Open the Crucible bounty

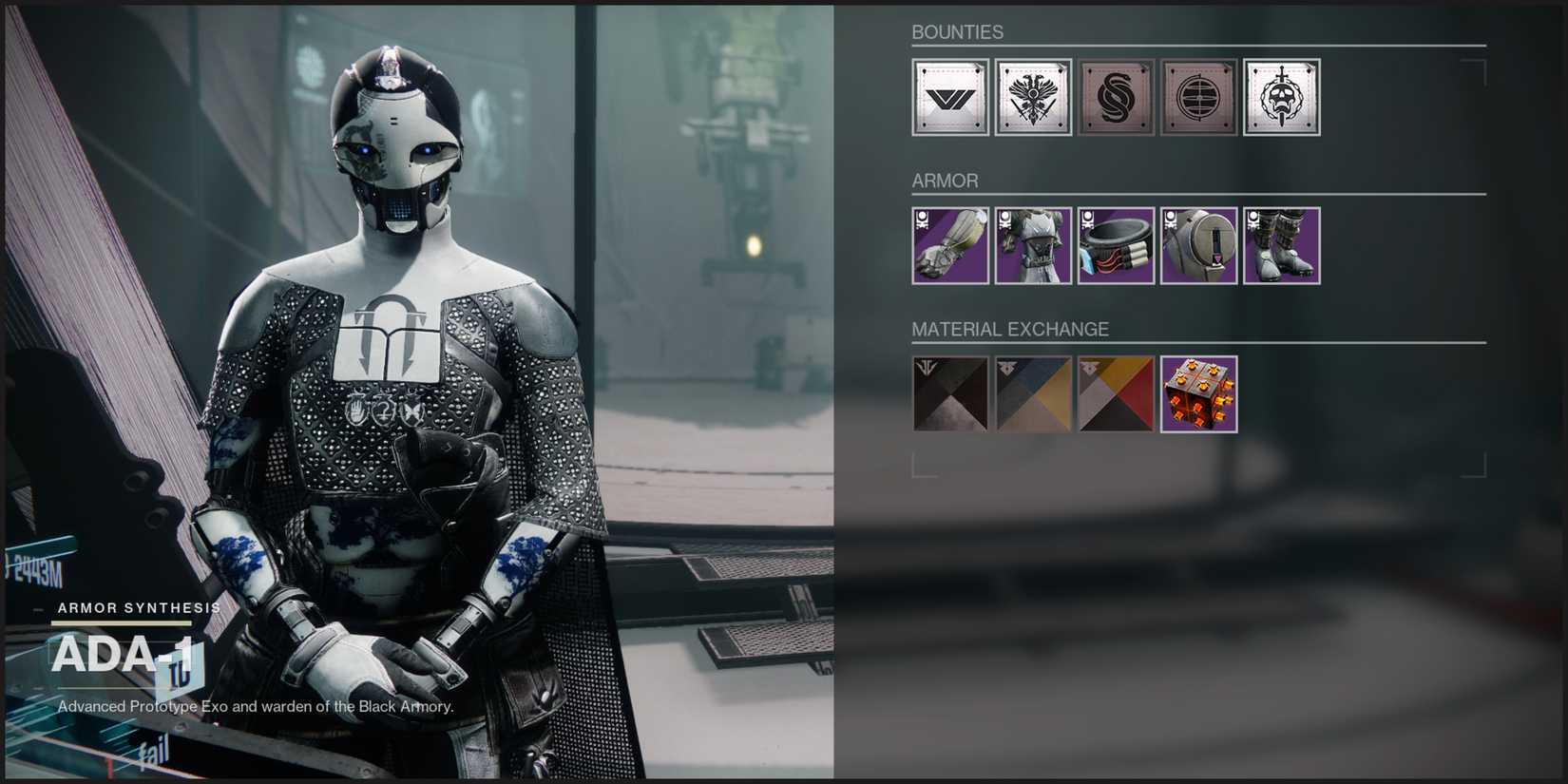(1032, 96)
